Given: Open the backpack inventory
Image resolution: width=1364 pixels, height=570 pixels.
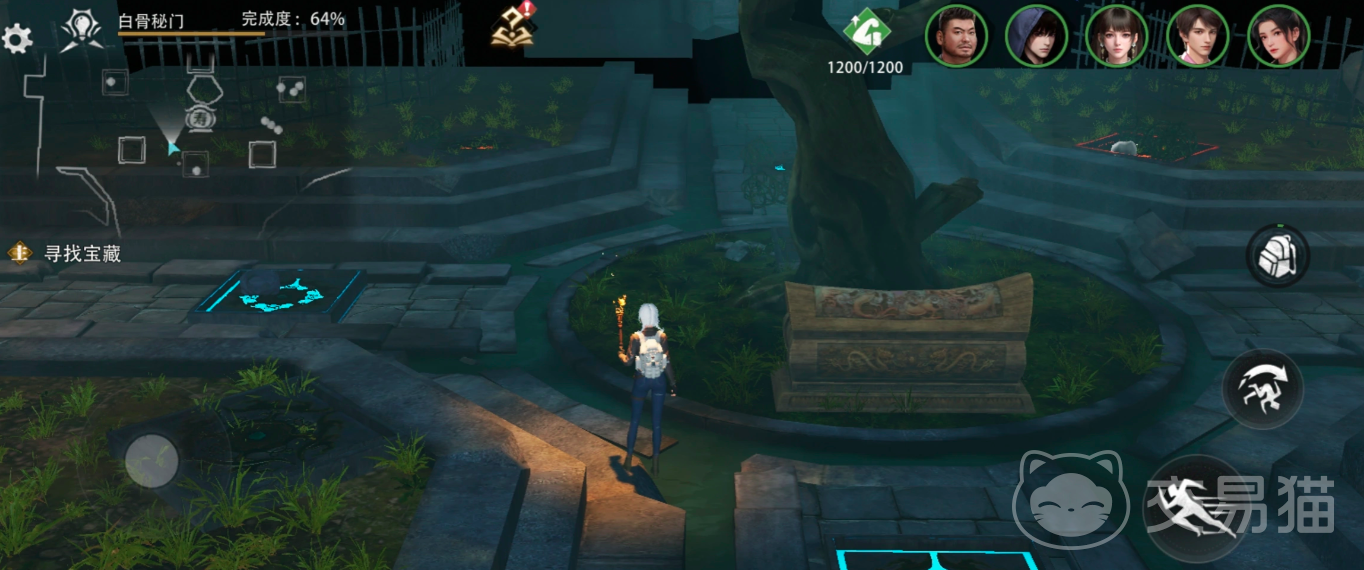Looking at the screenshot, I should coord(1277,256).
